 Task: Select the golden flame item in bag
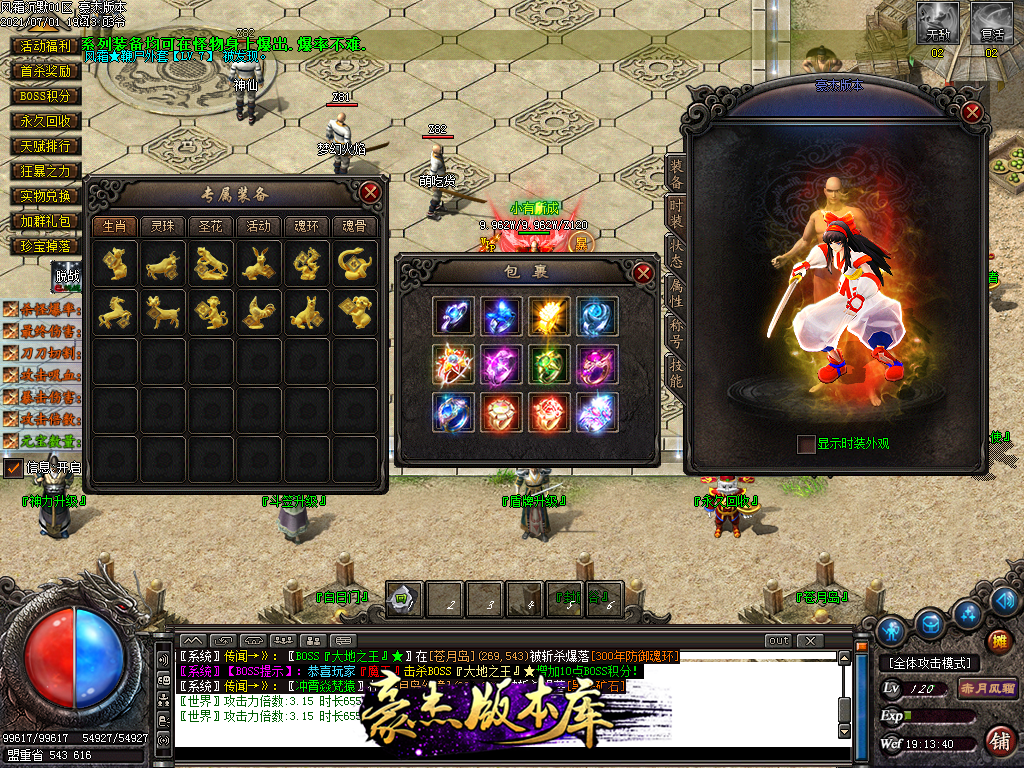coord(548,315)
